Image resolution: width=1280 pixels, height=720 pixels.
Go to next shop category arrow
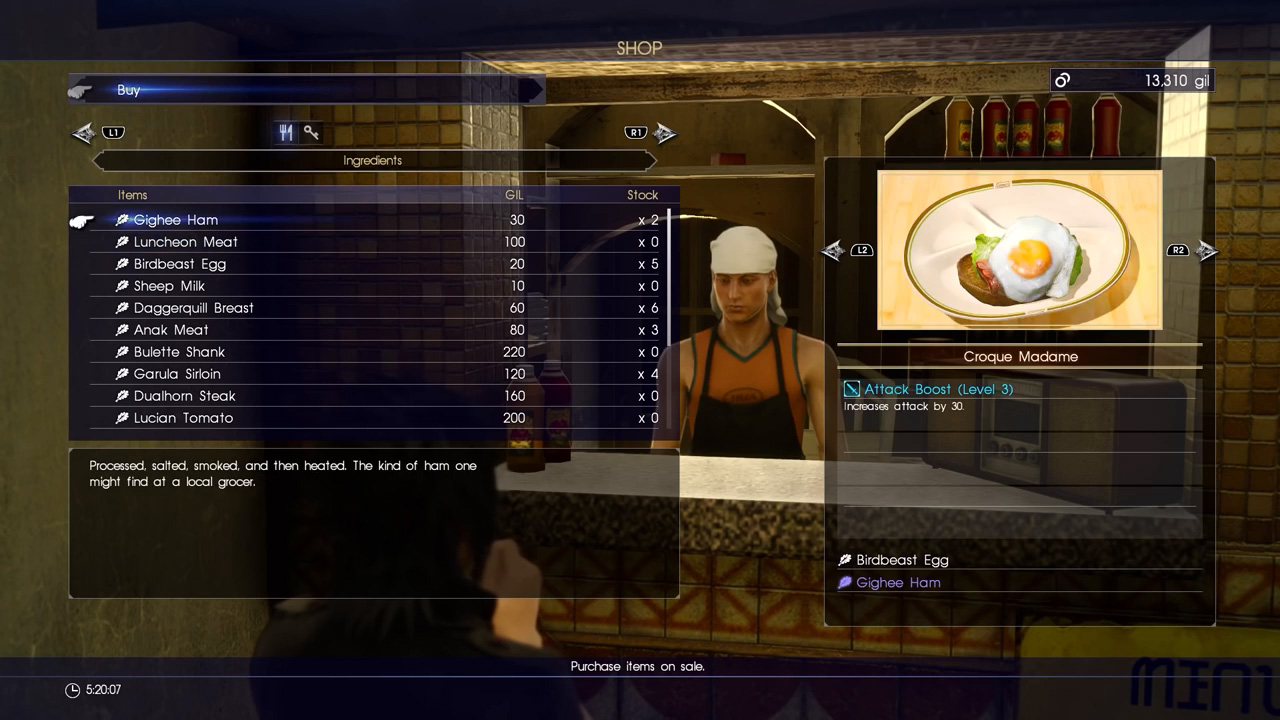(665, 132)
